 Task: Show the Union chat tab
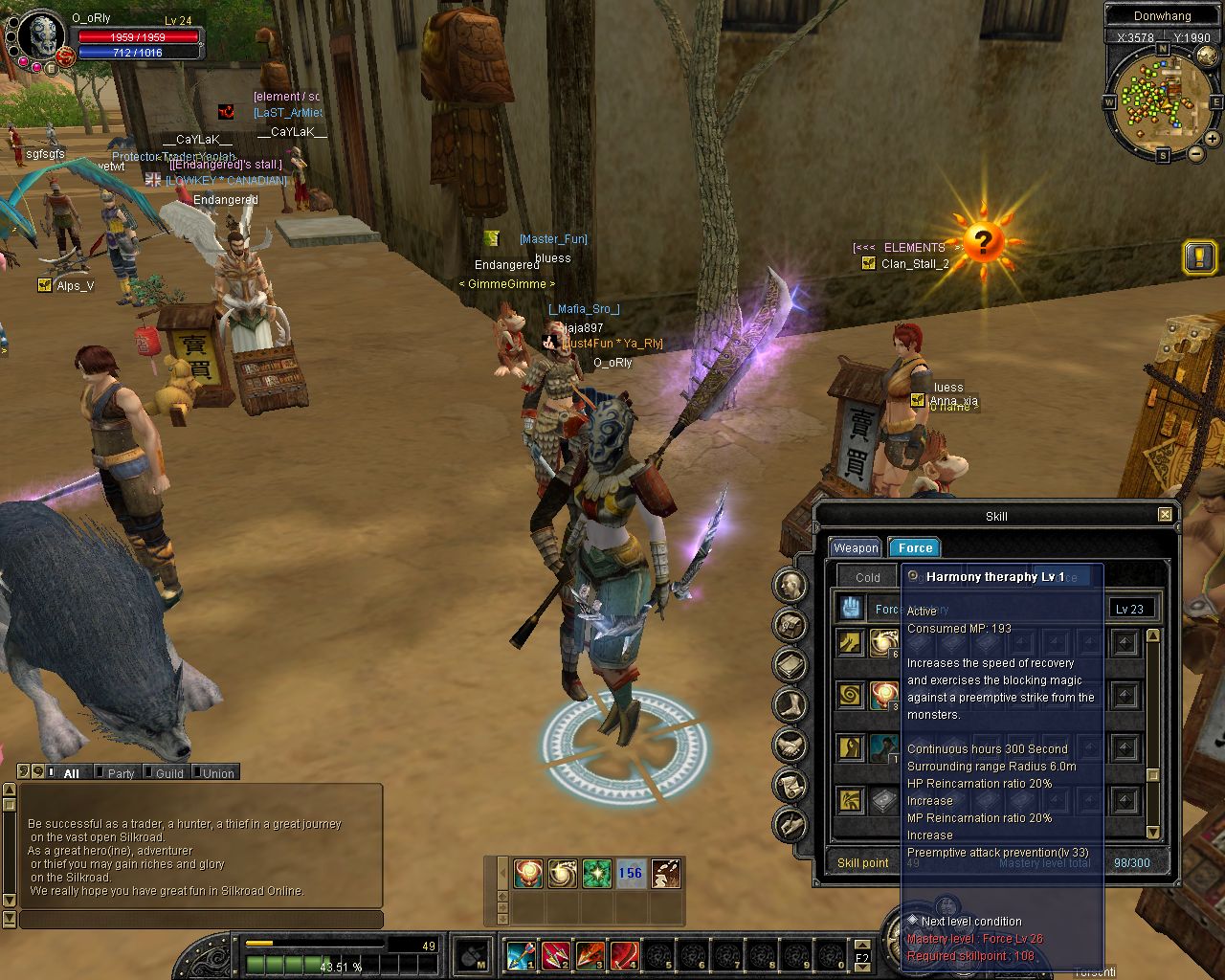[x=217, y=773]
